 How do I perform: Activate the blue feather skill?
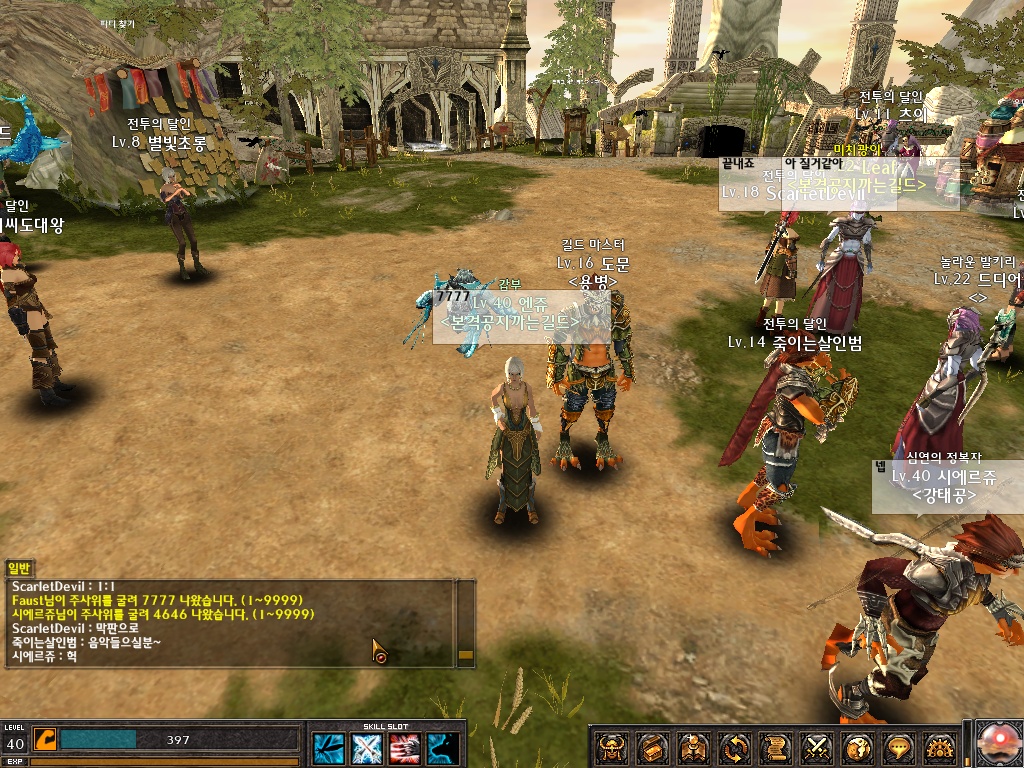click(329, 748)
